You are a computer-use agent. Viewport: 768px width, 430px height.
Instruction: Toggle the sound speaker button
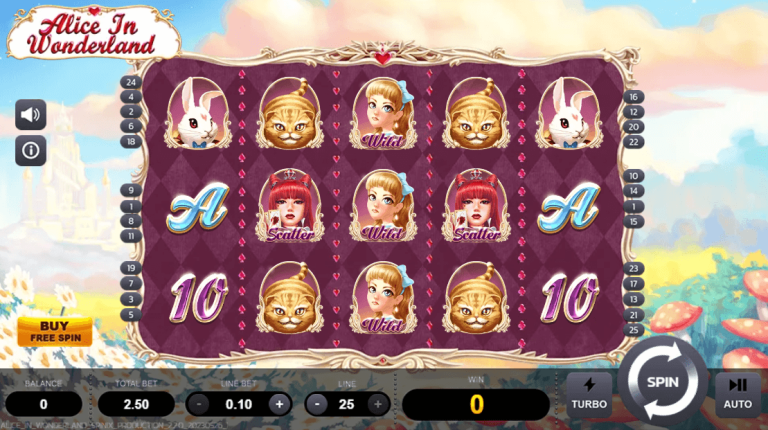pos(31,115)
